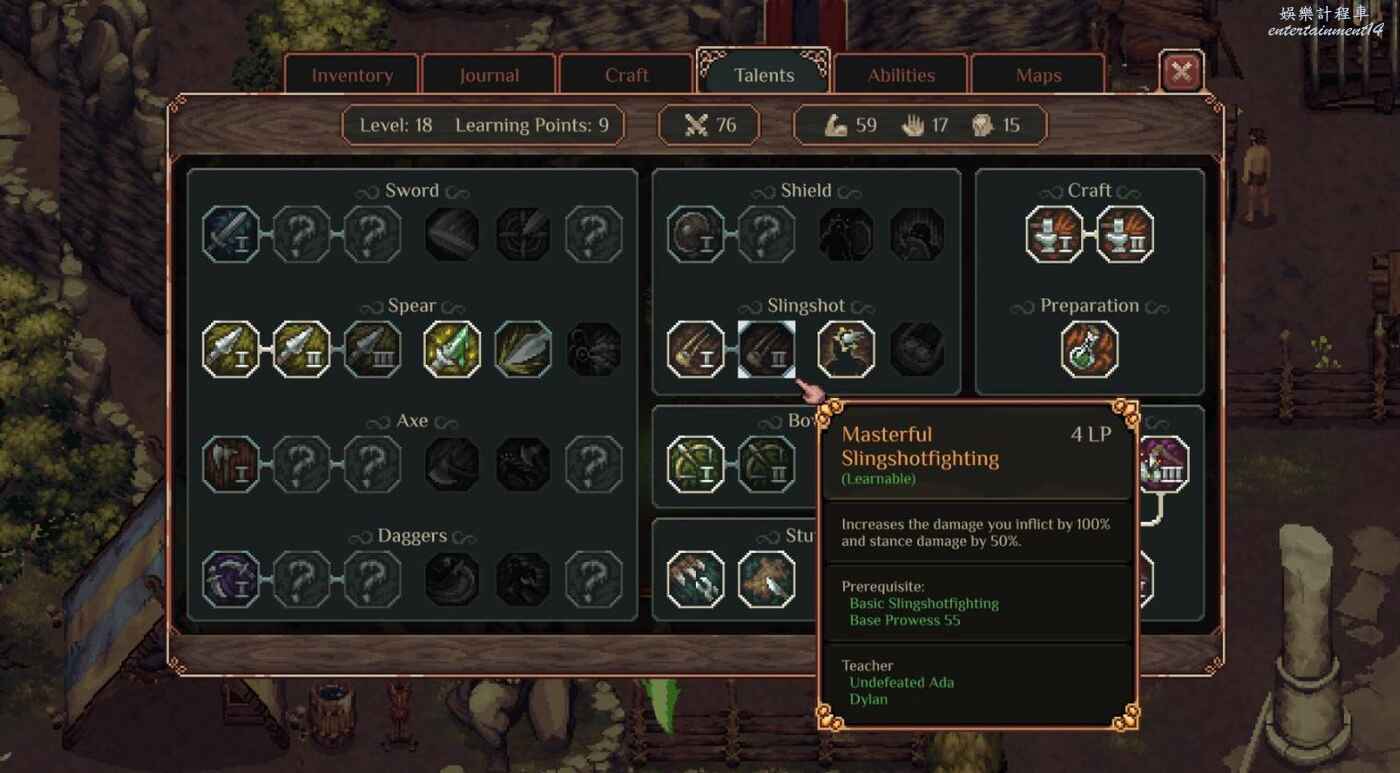Open the Journal tab

[x=489, y=76]
